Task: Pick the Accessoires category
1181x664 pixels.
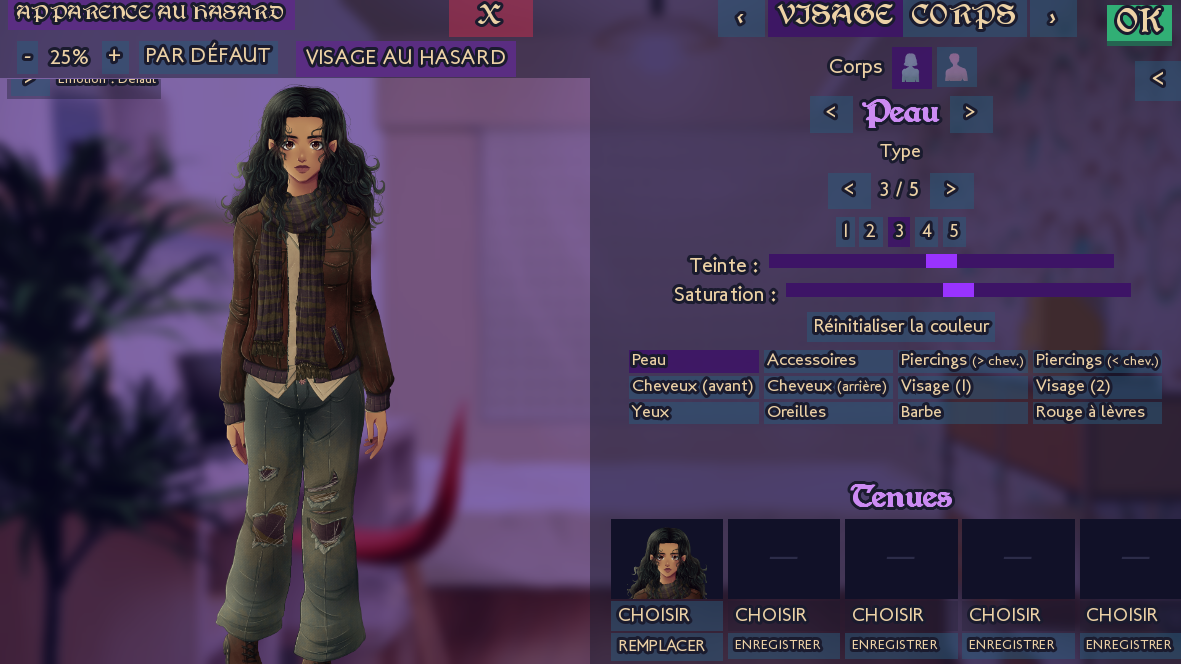Action: [x=827, y=360]
